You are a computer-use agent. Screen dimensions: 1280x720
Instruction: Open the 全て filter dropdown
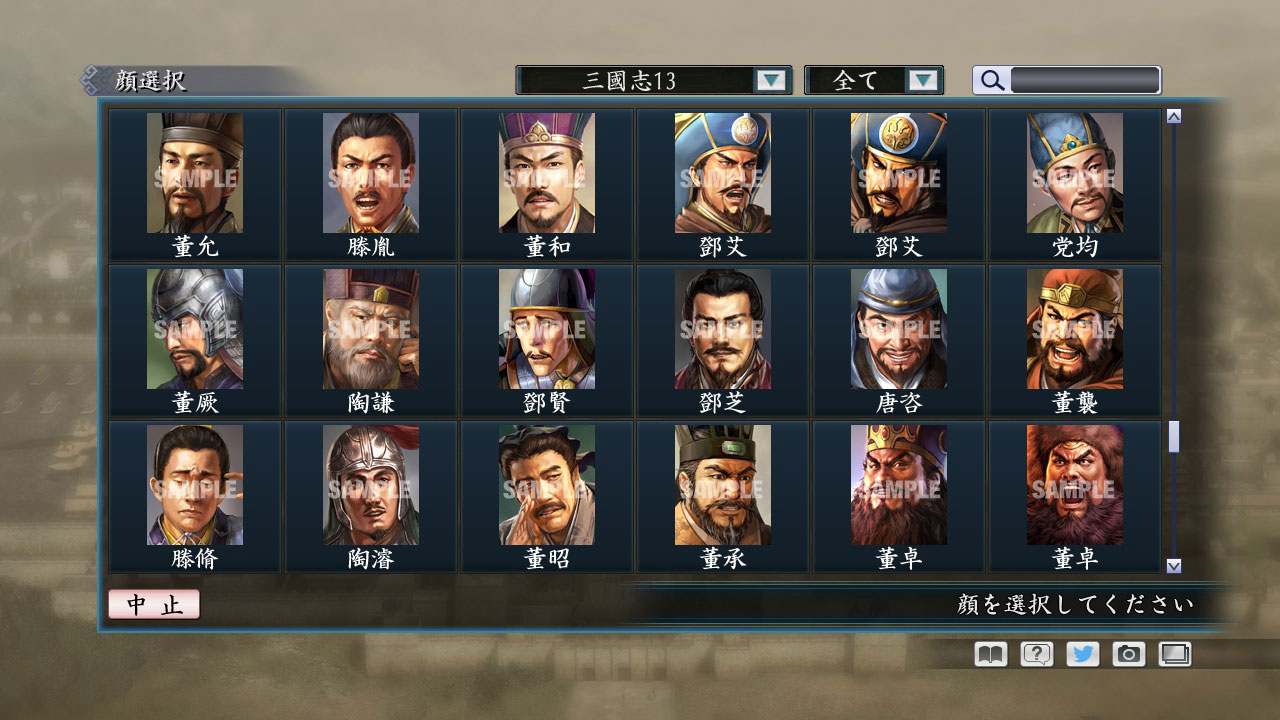point(862,80)
